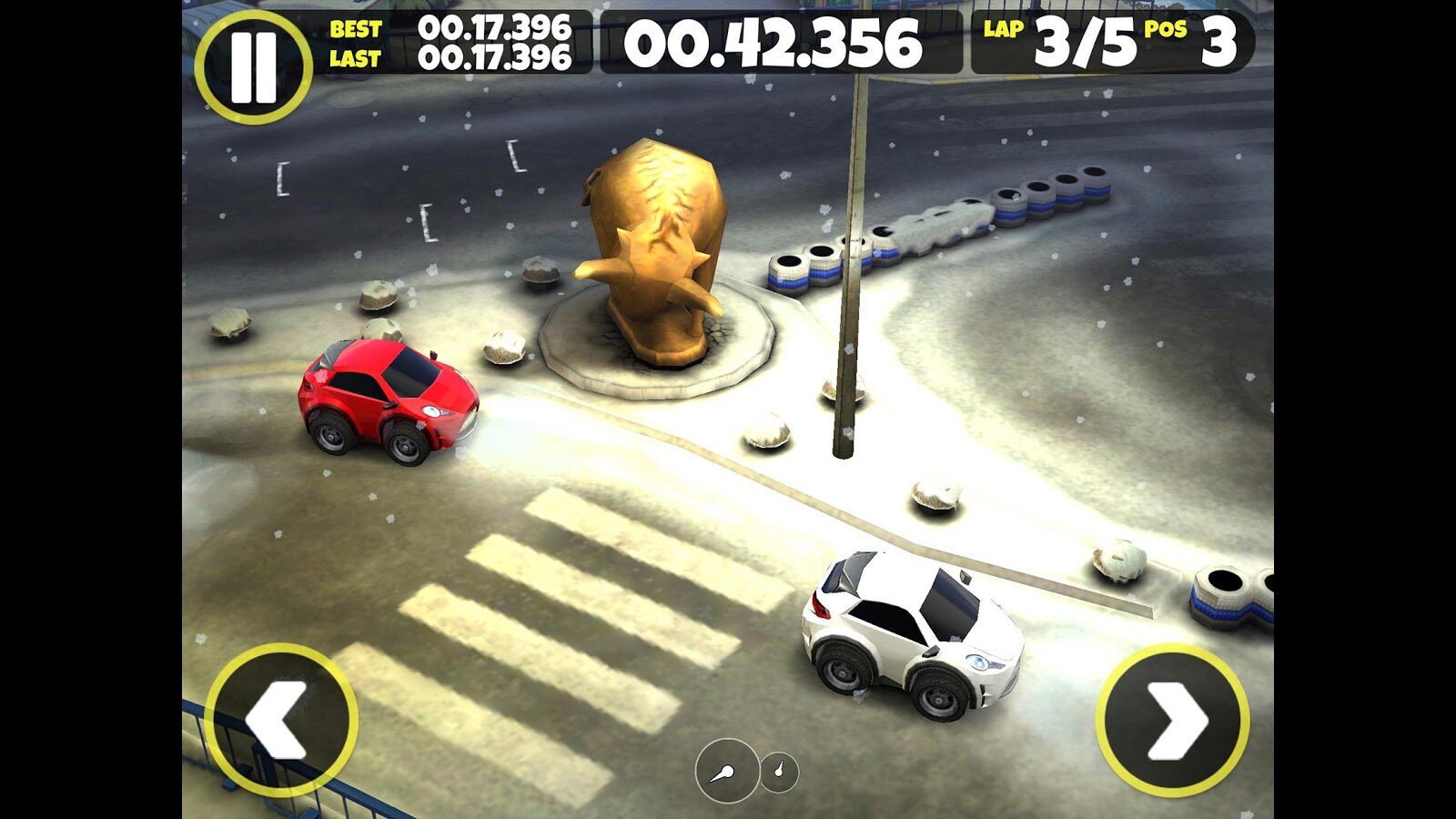Steer right with the right arrow button
This screenshot has height=819, width=1456.
click(1173, 721)
